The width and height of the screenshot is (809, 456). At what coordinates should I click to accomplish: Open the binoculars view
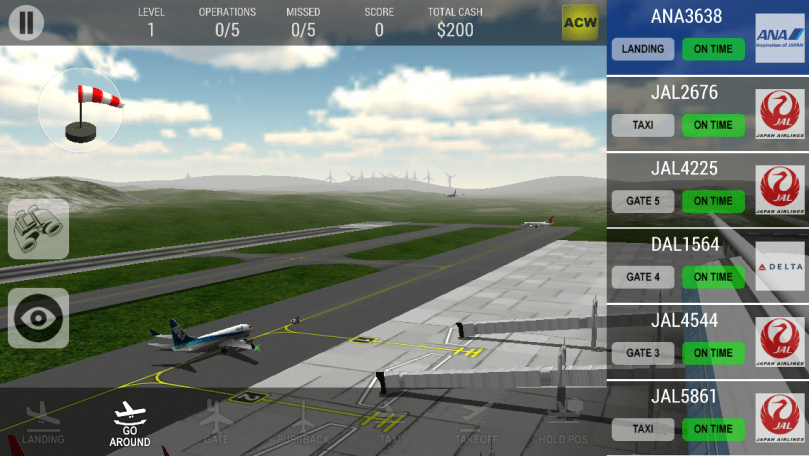point(39,229)
